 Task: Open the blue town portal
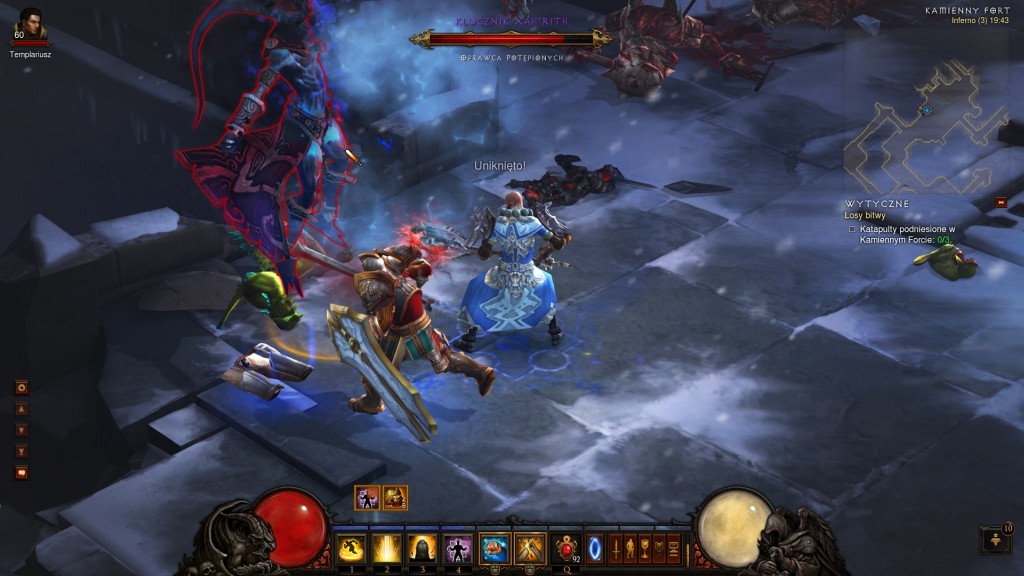(596, 549)
